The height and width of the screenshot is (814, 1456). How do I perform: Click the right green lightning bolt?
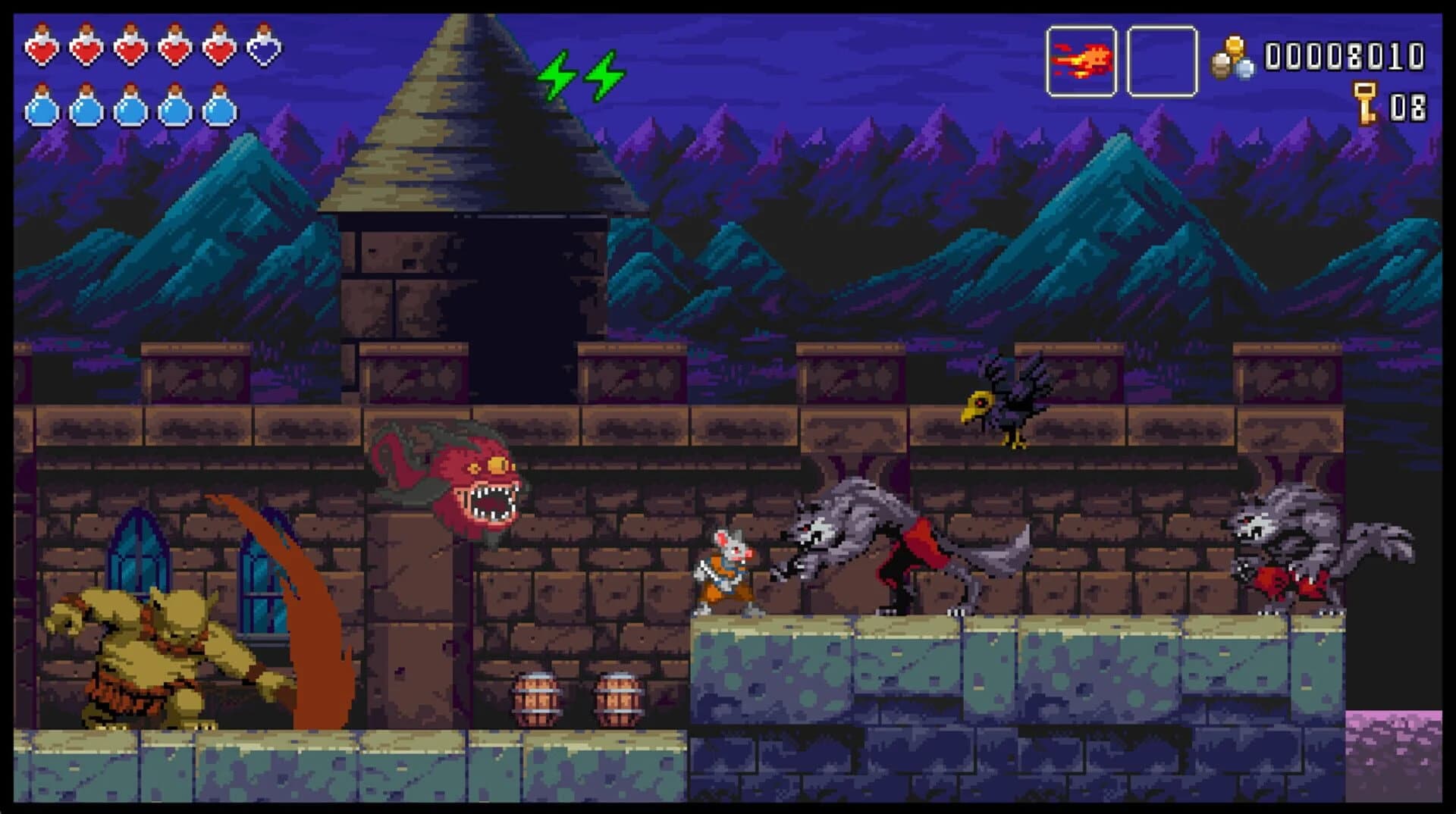click(603, 76)
